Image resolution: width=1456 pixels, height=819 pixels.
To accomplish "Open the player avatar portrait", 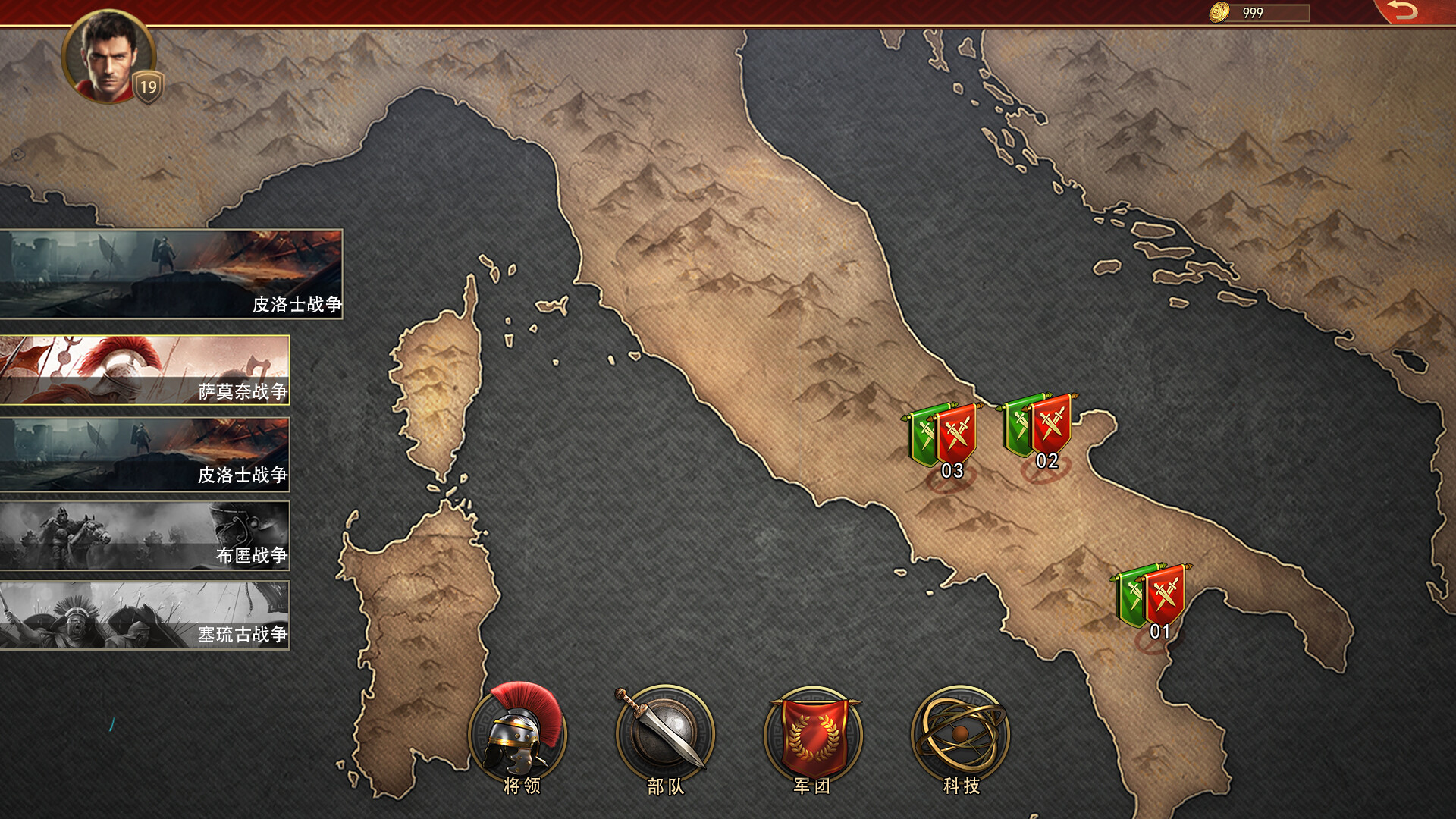I will click(110, 59).
